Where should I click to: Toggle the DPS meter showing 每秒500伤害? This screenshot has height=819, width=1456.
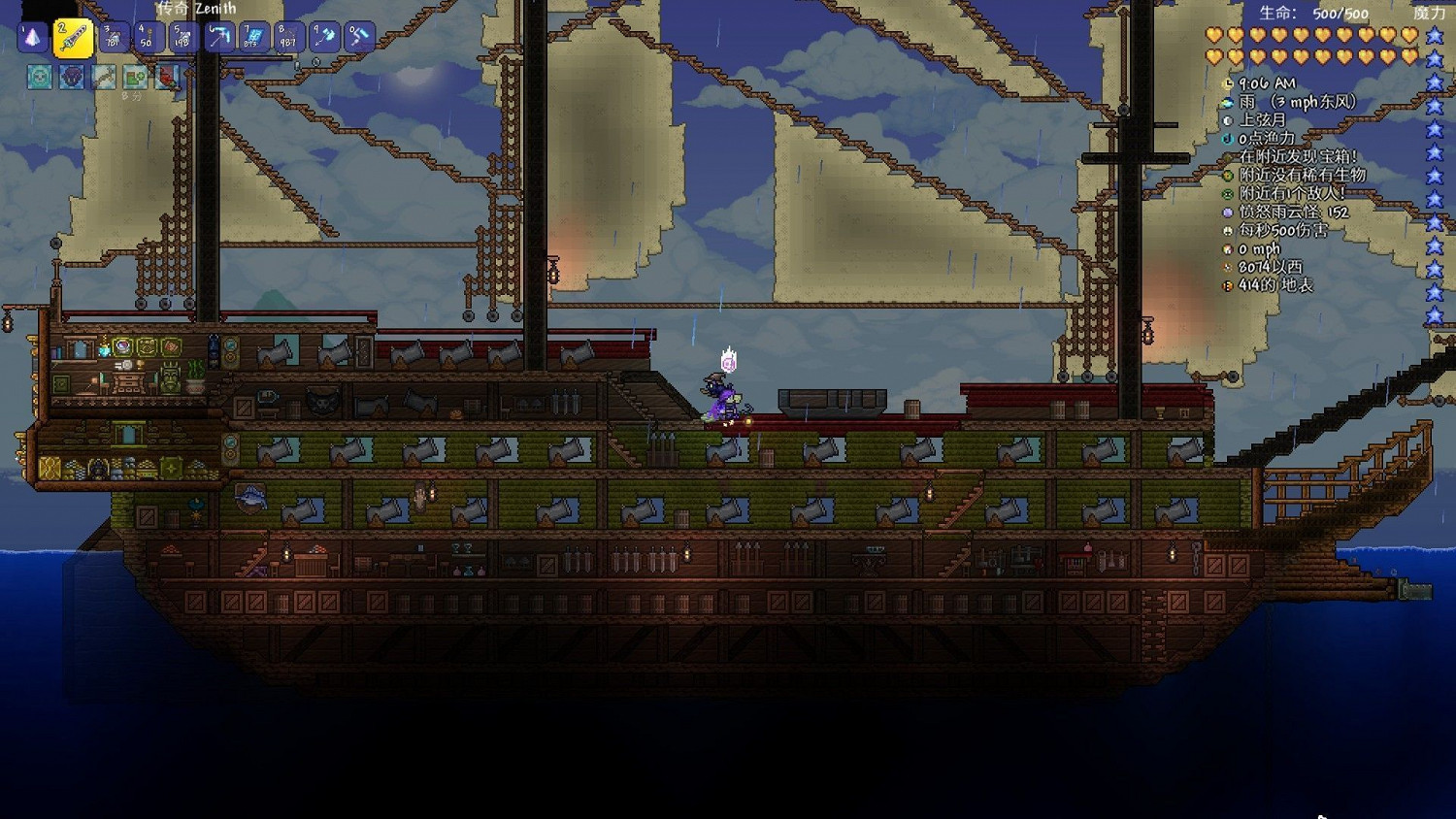pos(1227,230)
